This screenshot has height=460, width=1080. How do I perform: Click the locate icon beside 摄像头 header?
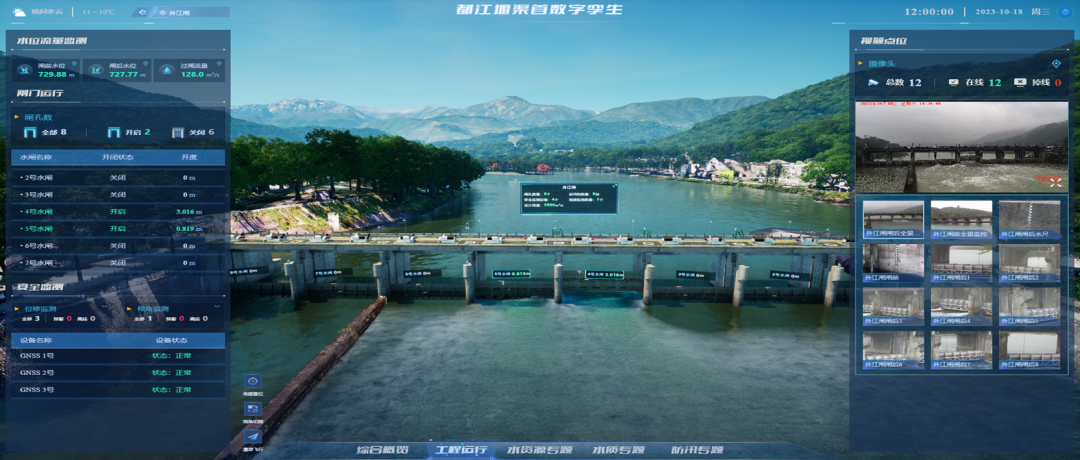[x=1055, y=63]
